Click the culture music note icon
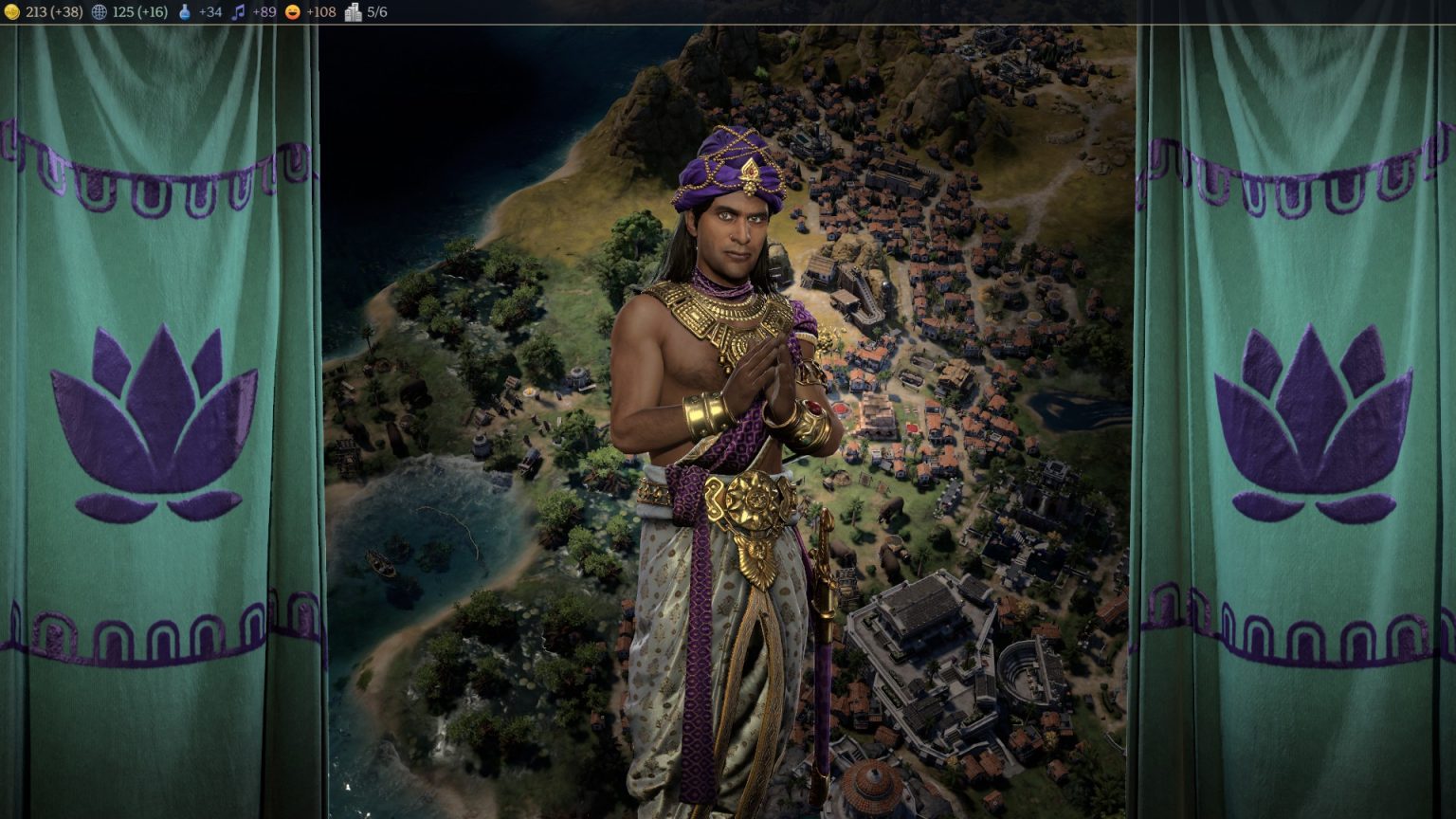The image size is (1456, 819). click(x=241, y=13)
